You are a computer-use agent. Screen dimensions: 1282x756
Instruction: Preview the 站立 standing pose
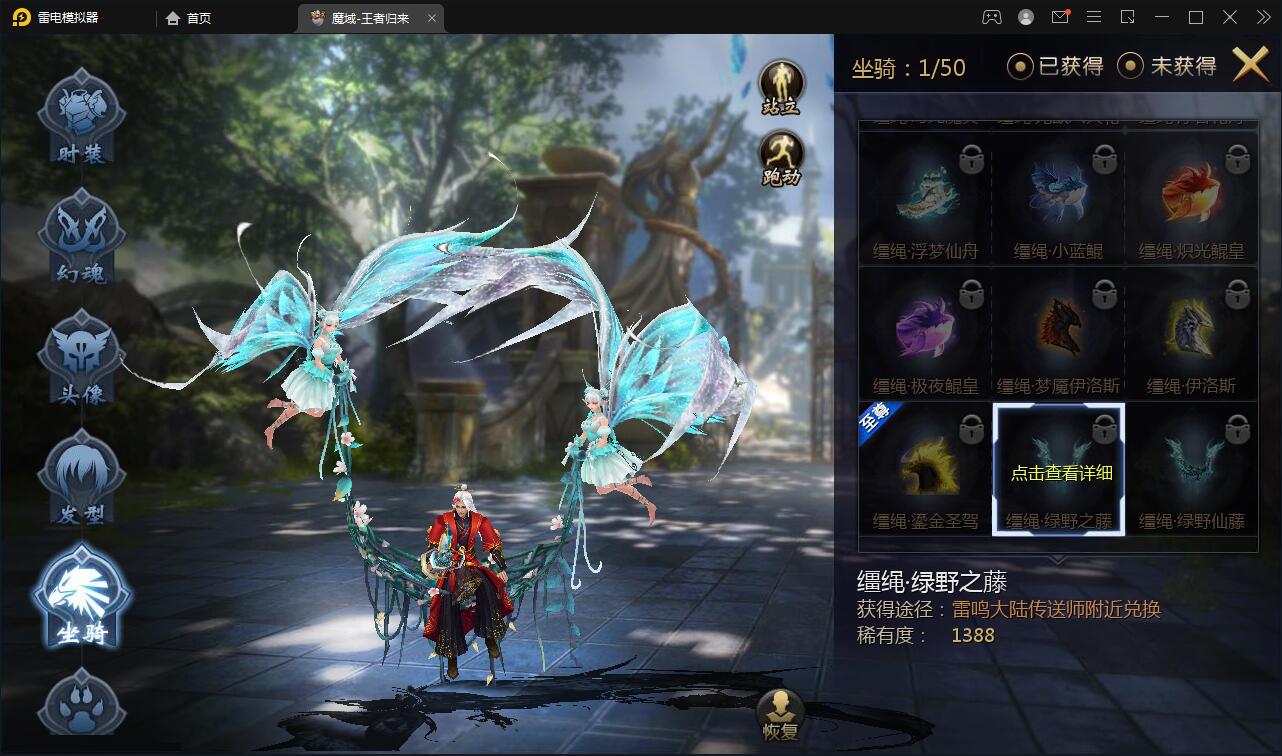pos(781,87)
